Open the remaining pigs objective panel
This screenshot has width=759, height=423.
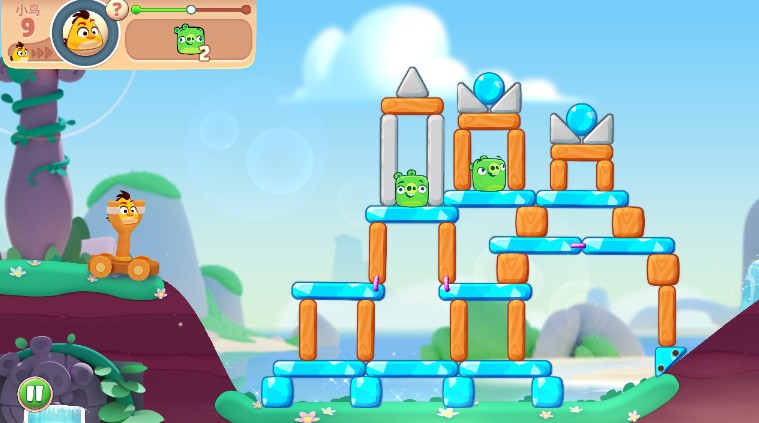[x=189, y=41]
